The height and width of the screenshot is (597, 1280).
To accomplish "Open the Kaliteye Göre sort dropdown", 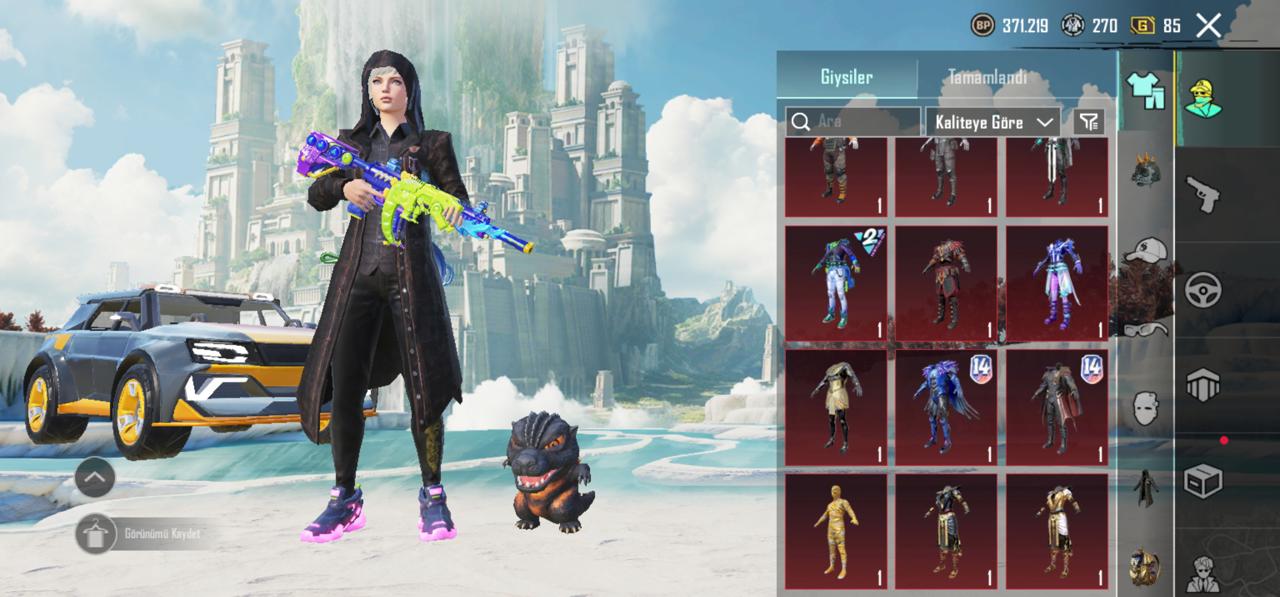I will click(x=992, y=122).
